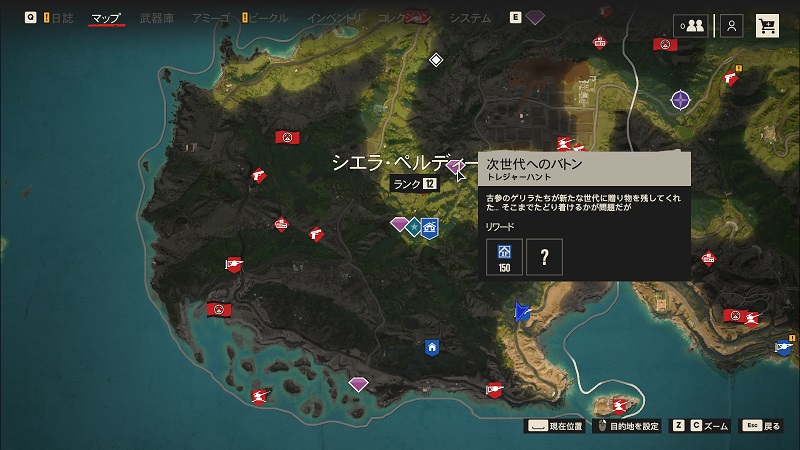Open the インベントリ inventory tab
Image resolution: width=800 pixels, height=450 pixels.
pos(335,18)
